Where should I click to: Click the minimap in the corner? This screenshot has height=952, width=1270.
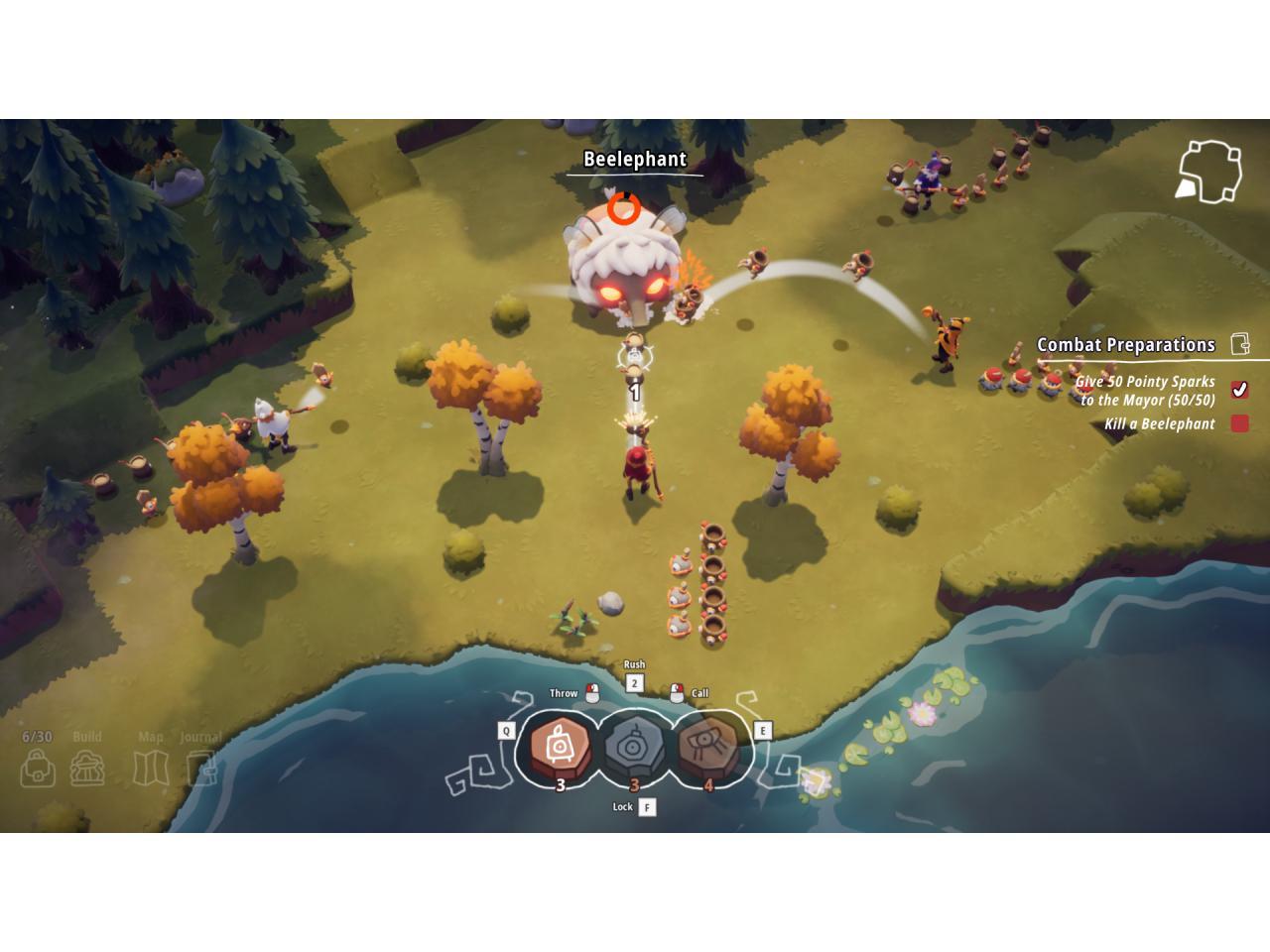click(1208, 172)
